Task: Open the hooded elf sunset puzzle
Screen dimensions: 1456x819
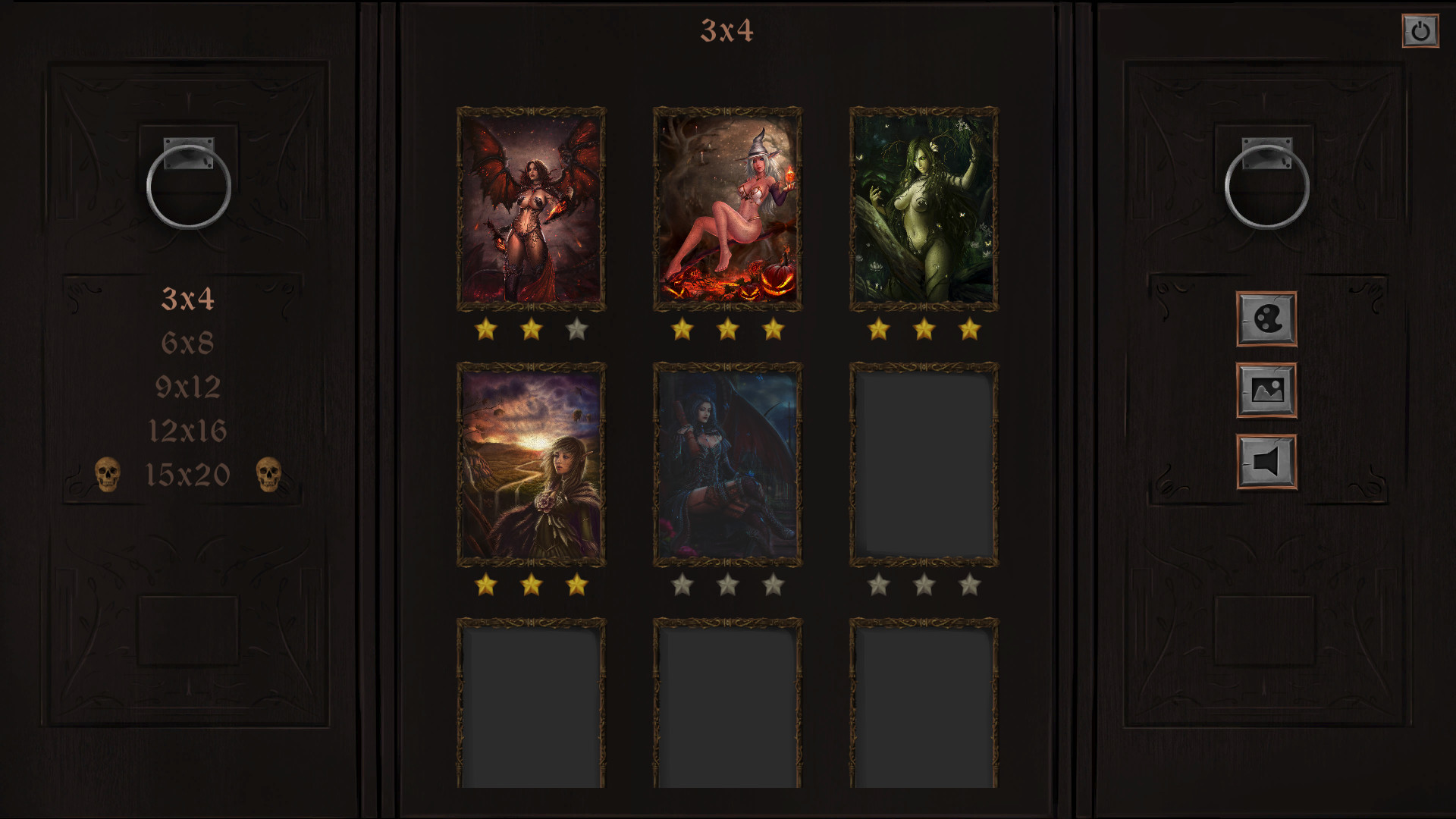Action: 531,464
